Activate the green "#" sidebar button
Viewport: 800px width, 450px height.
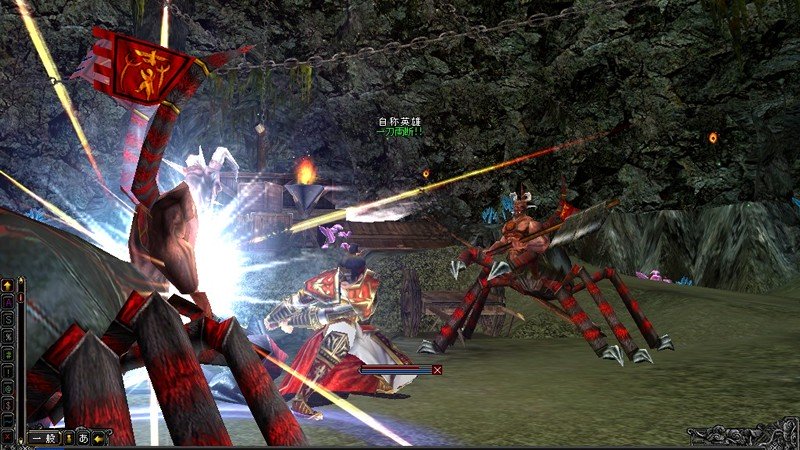tap(7, 354)
